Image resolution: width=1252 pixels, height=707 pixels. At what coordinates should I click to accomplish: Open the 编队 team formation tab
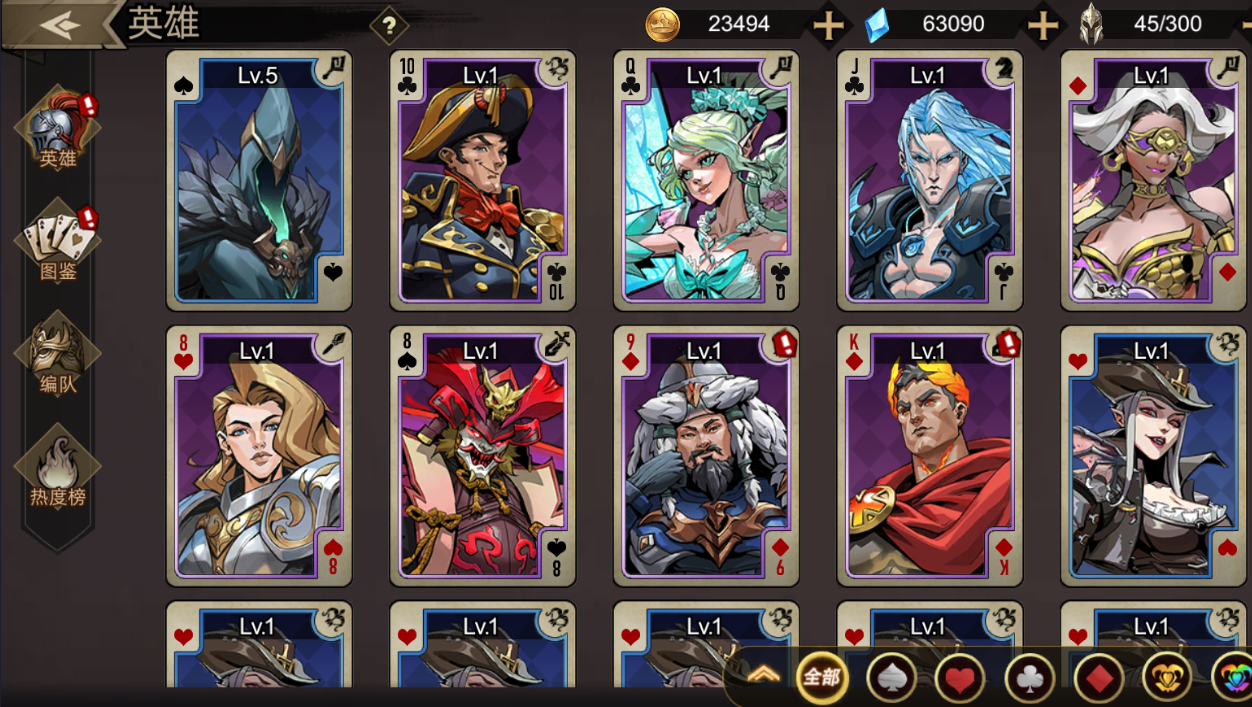(57, 357)
